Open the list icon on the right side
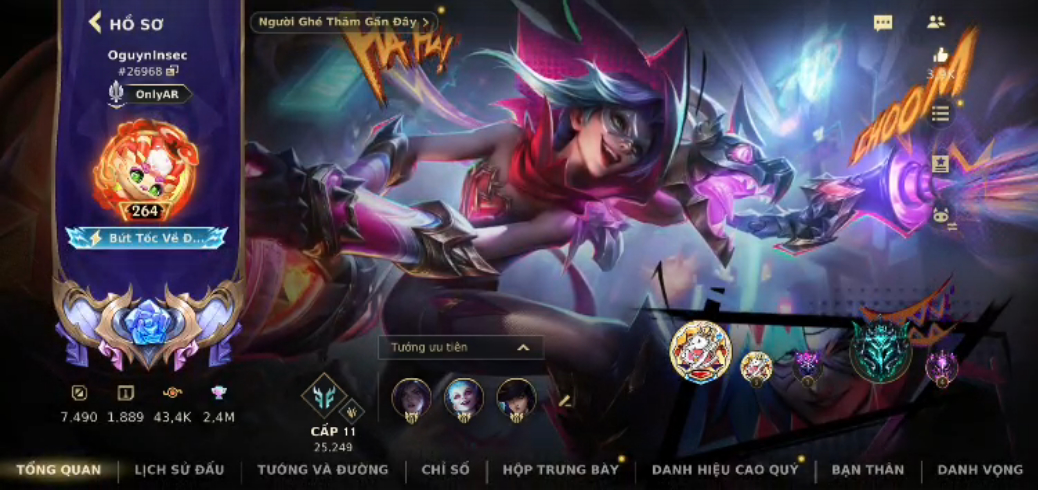Viewport: 1038px width, 490px height. coord(940,113)
